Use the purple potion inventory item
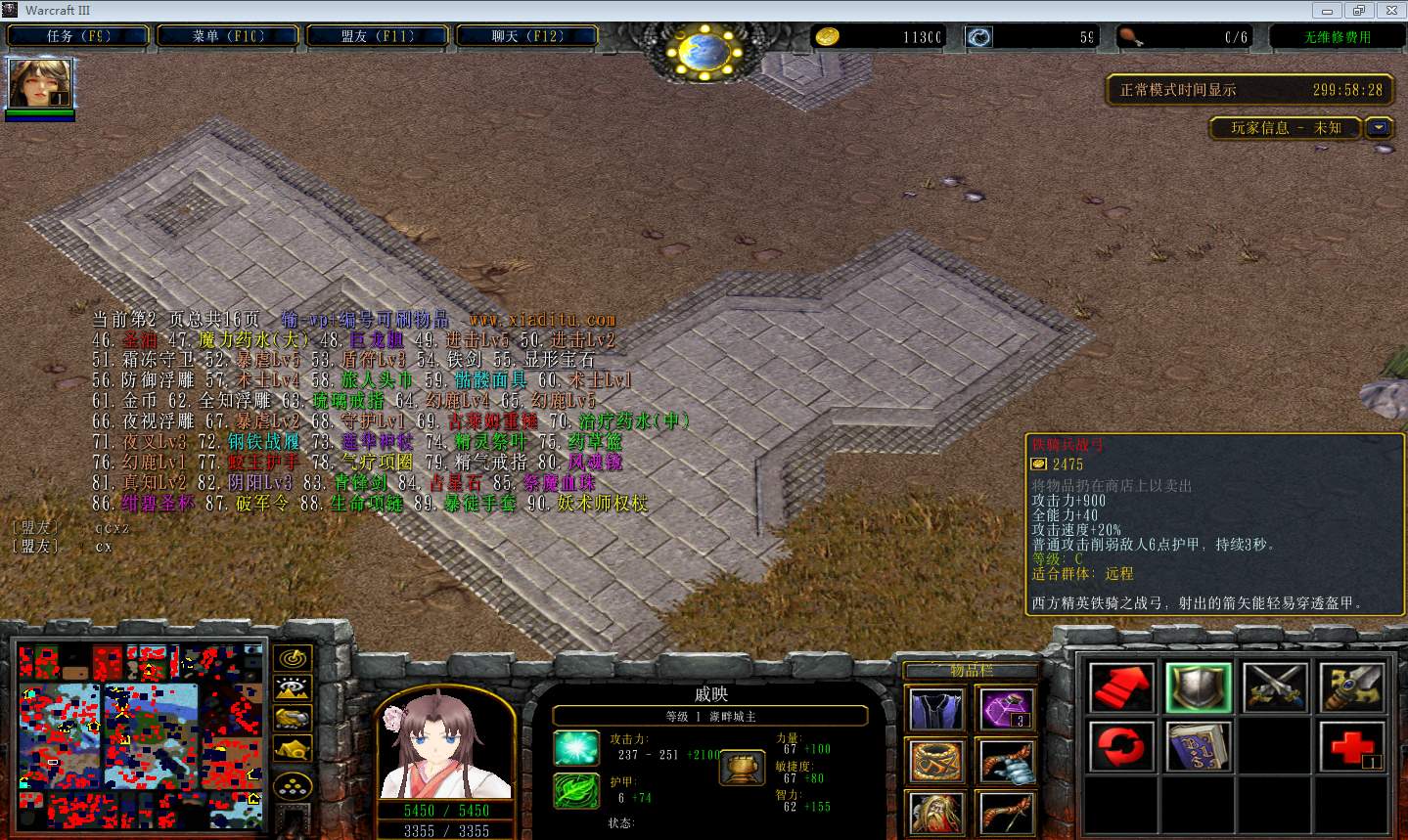Screen dimensions: 1408x840 1006,708
